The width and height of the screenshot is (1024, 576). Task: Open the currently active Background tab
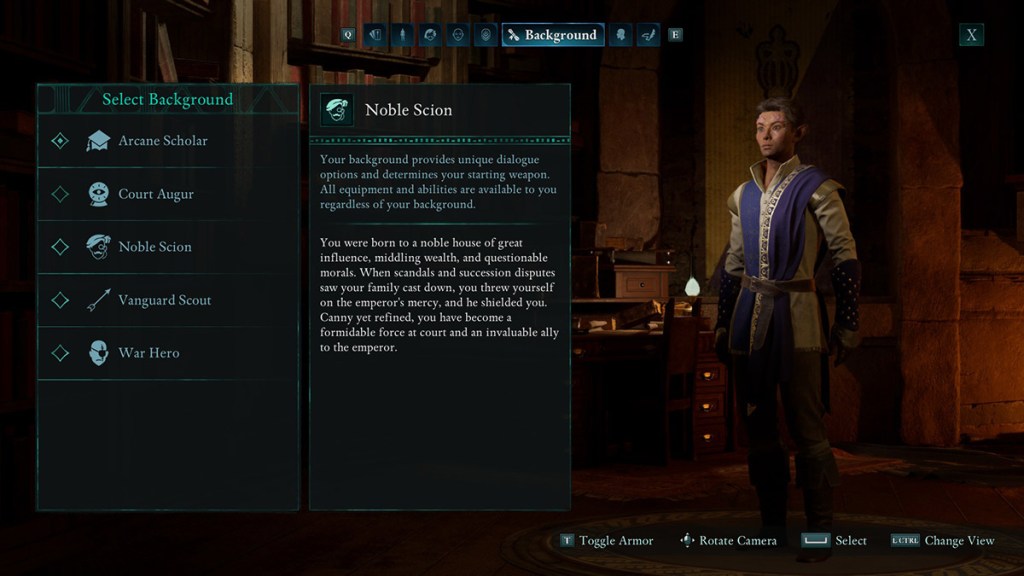(x=552, y=35)
